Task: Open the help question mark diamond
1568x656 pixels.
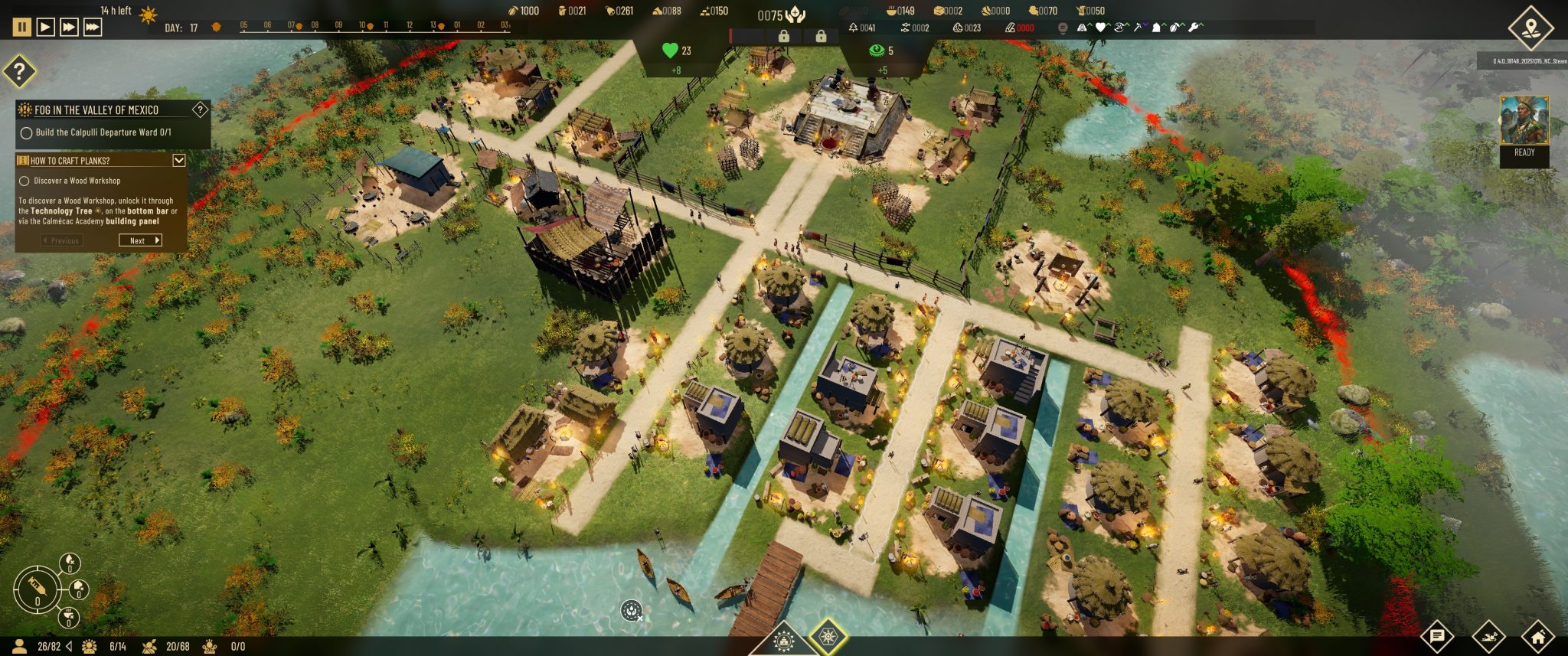Action: [20, 72]
